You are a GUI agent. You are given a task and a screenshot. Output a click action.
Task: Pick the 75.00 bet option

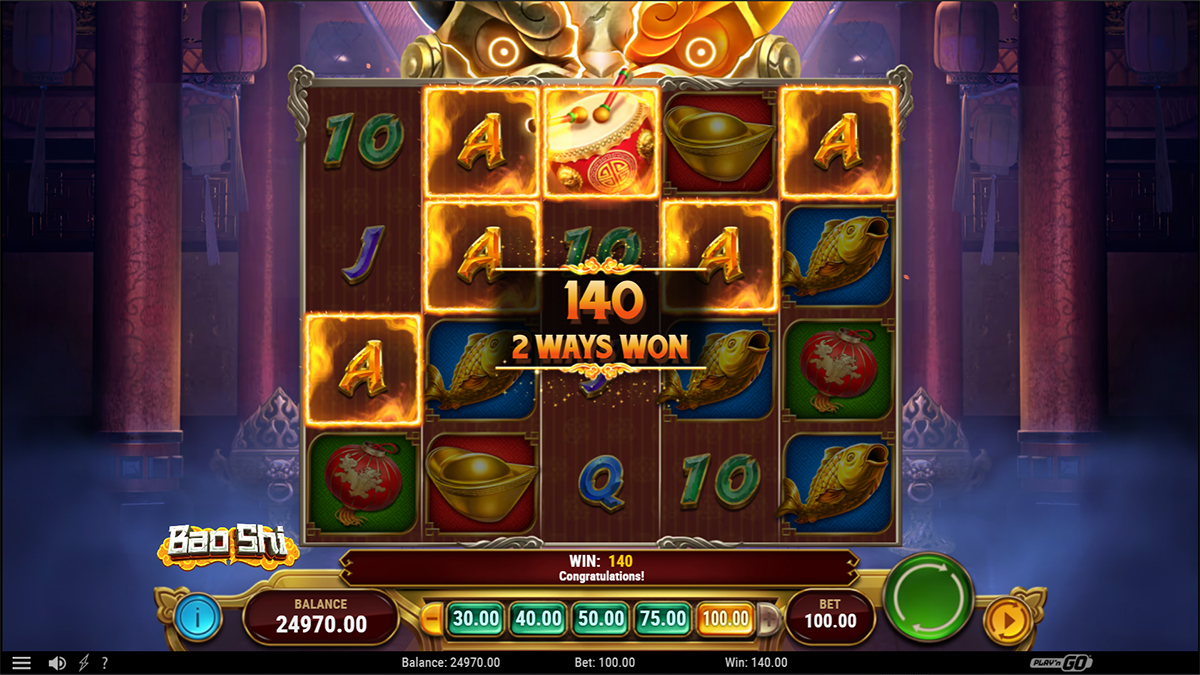(662, 619)
